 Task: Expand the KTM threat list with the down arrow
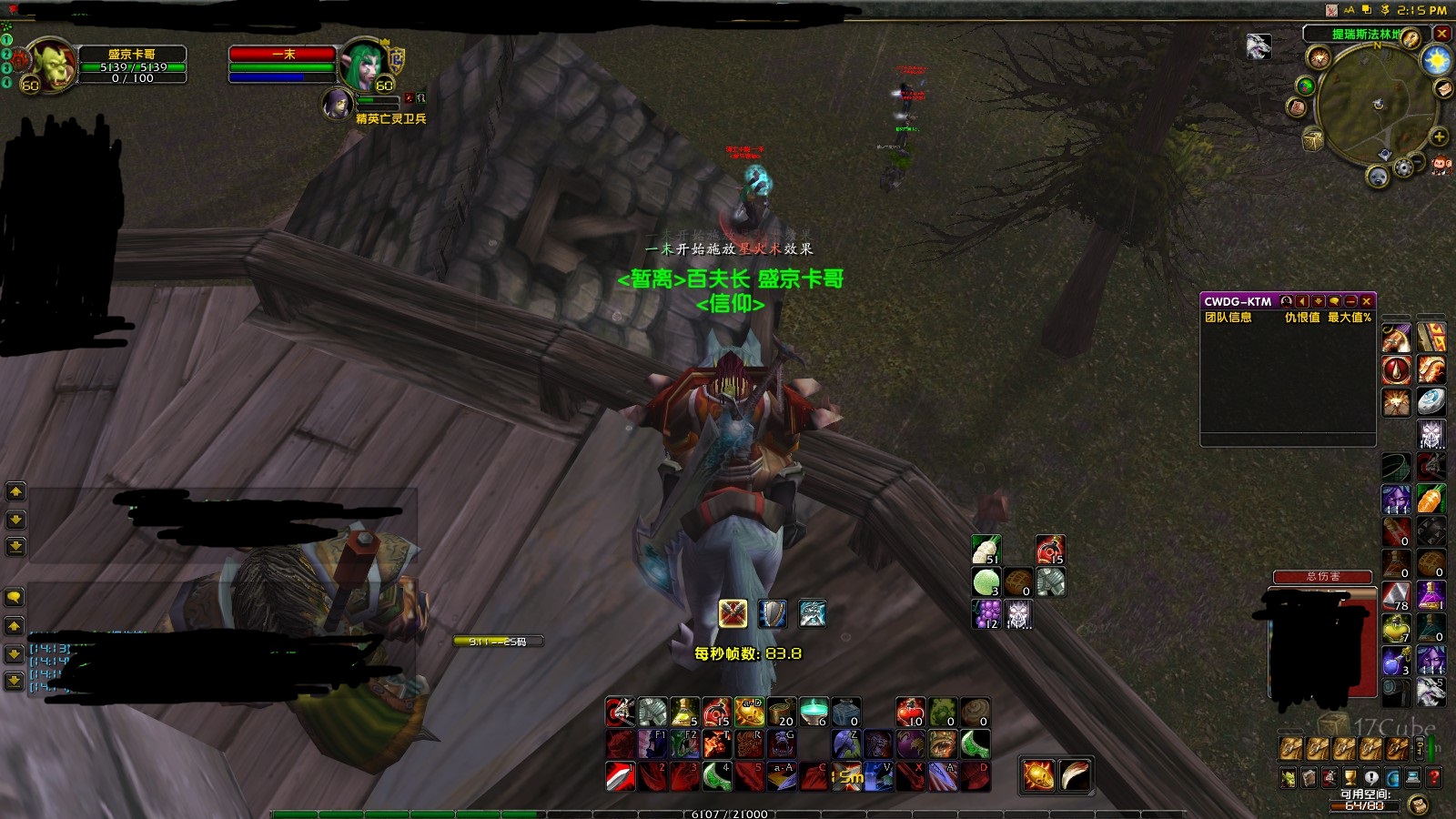[1319, 302]
